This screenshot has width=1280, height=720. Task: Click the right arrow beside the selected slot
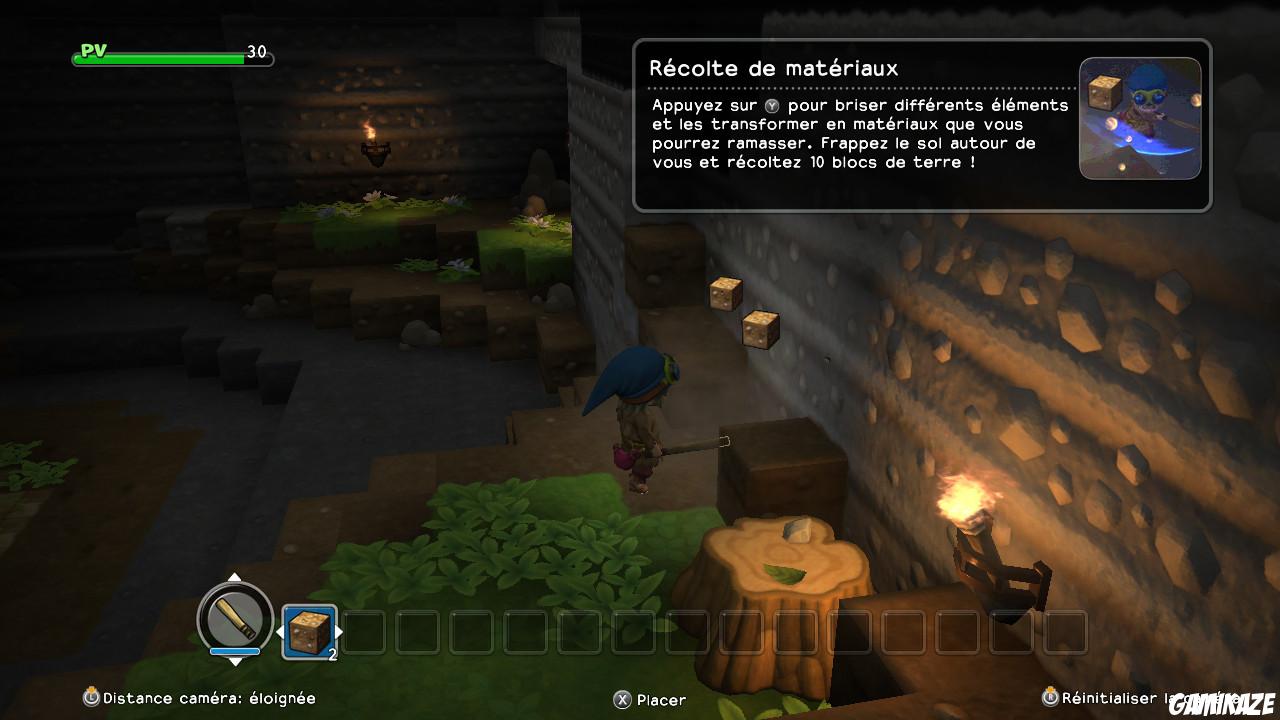(x=341, y=632)
